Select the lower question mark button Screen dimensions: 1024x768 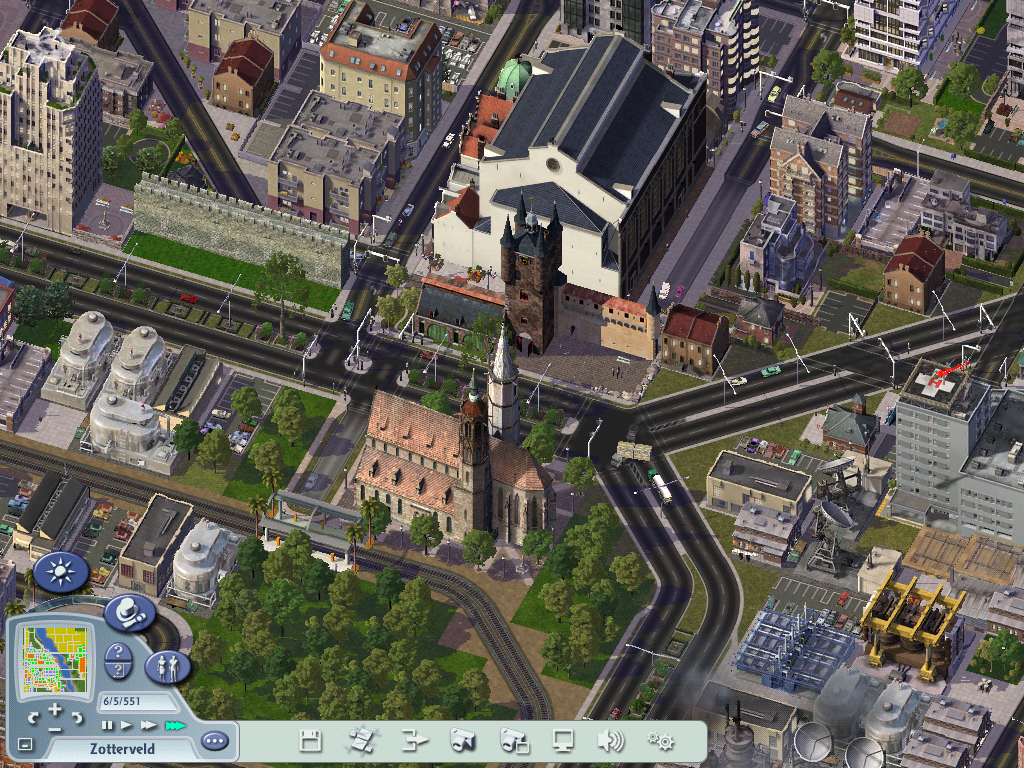[x=117, y=671]
